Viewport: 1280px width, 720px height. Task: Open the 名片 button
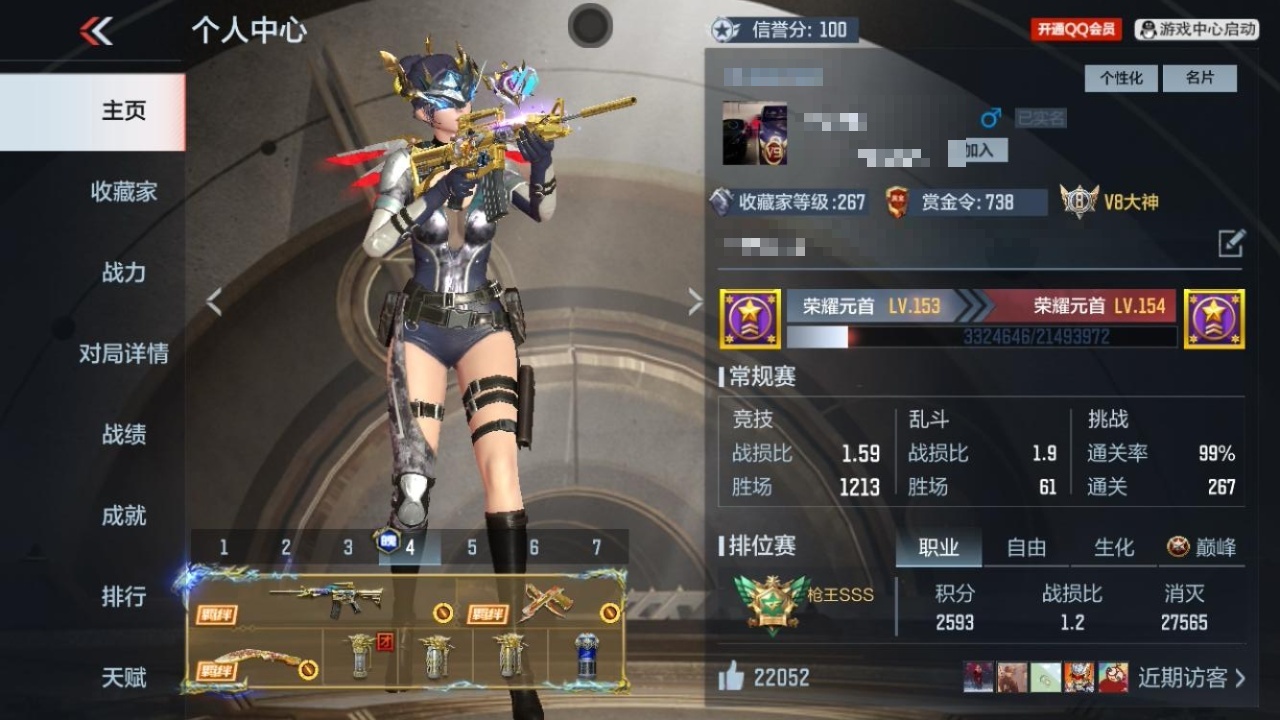1199,78
